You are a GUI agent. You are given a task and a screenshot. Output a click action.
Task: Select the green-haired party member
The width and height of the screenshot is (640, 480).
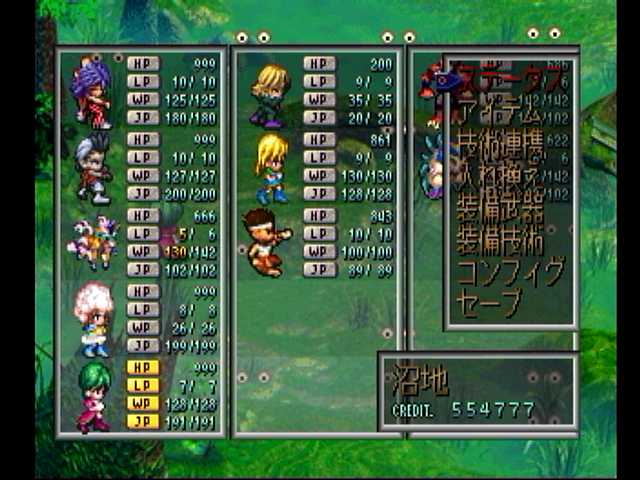coord(94,395)
